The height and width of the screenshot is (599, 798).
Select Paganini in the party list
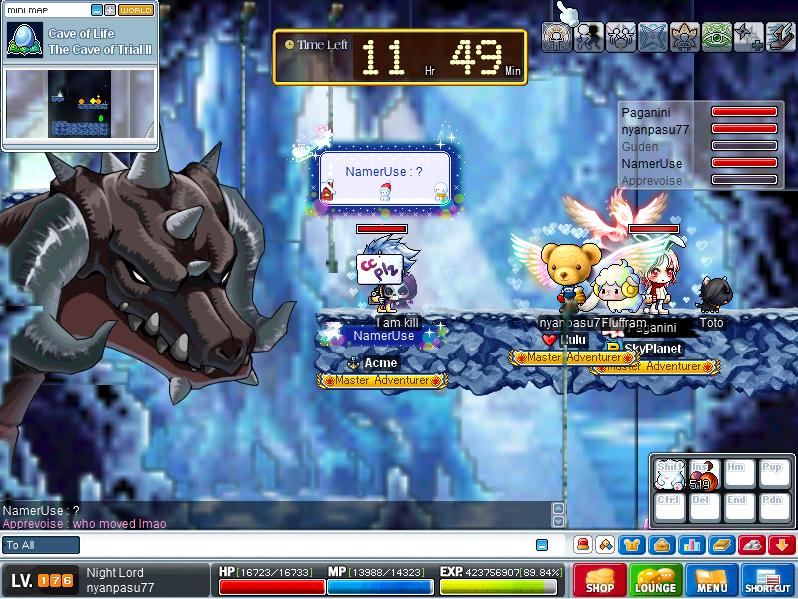[645, 113]
